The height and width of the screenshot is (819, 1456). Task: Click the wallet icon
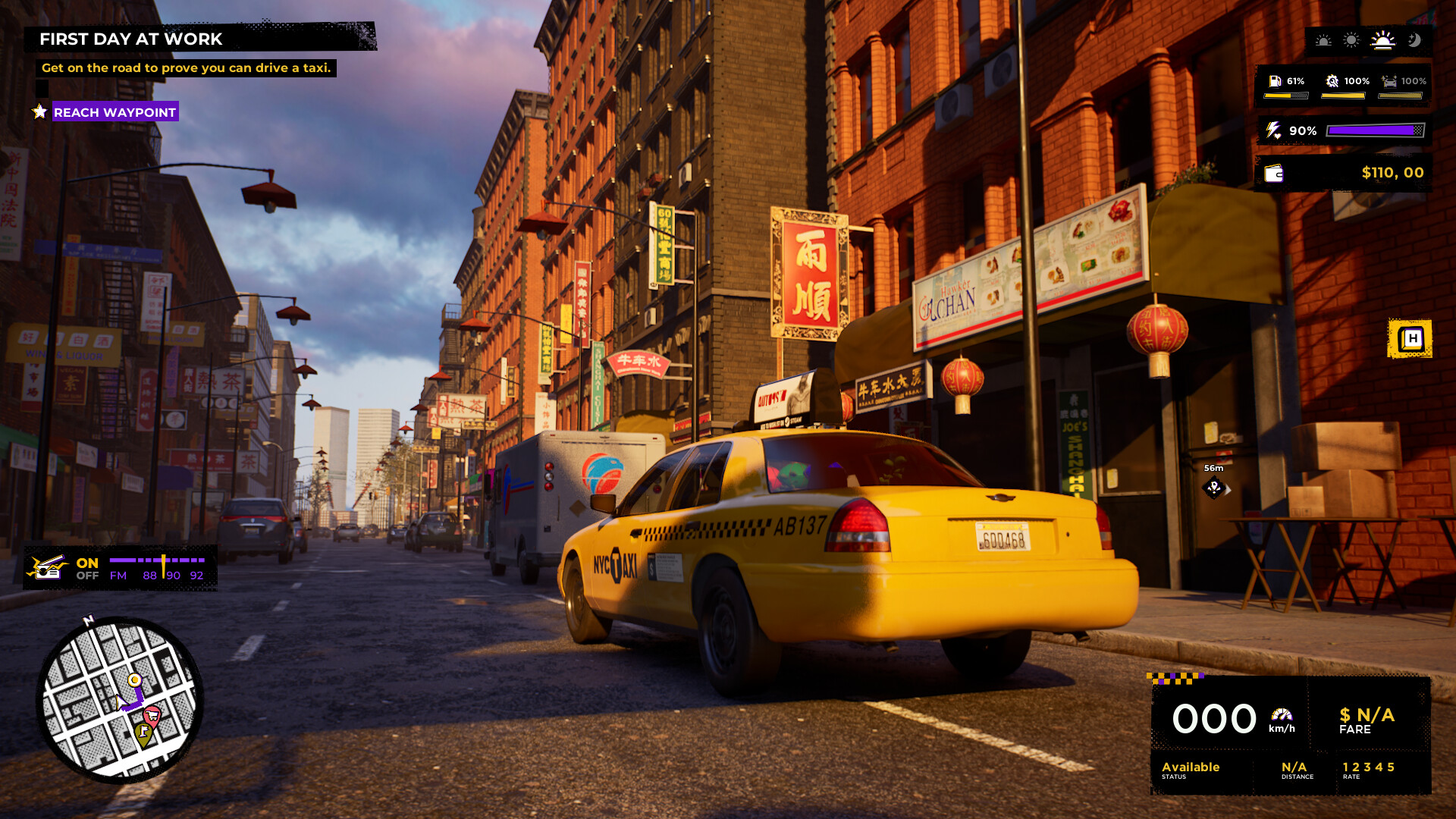pyautogui.click(x=1274, y=174)
